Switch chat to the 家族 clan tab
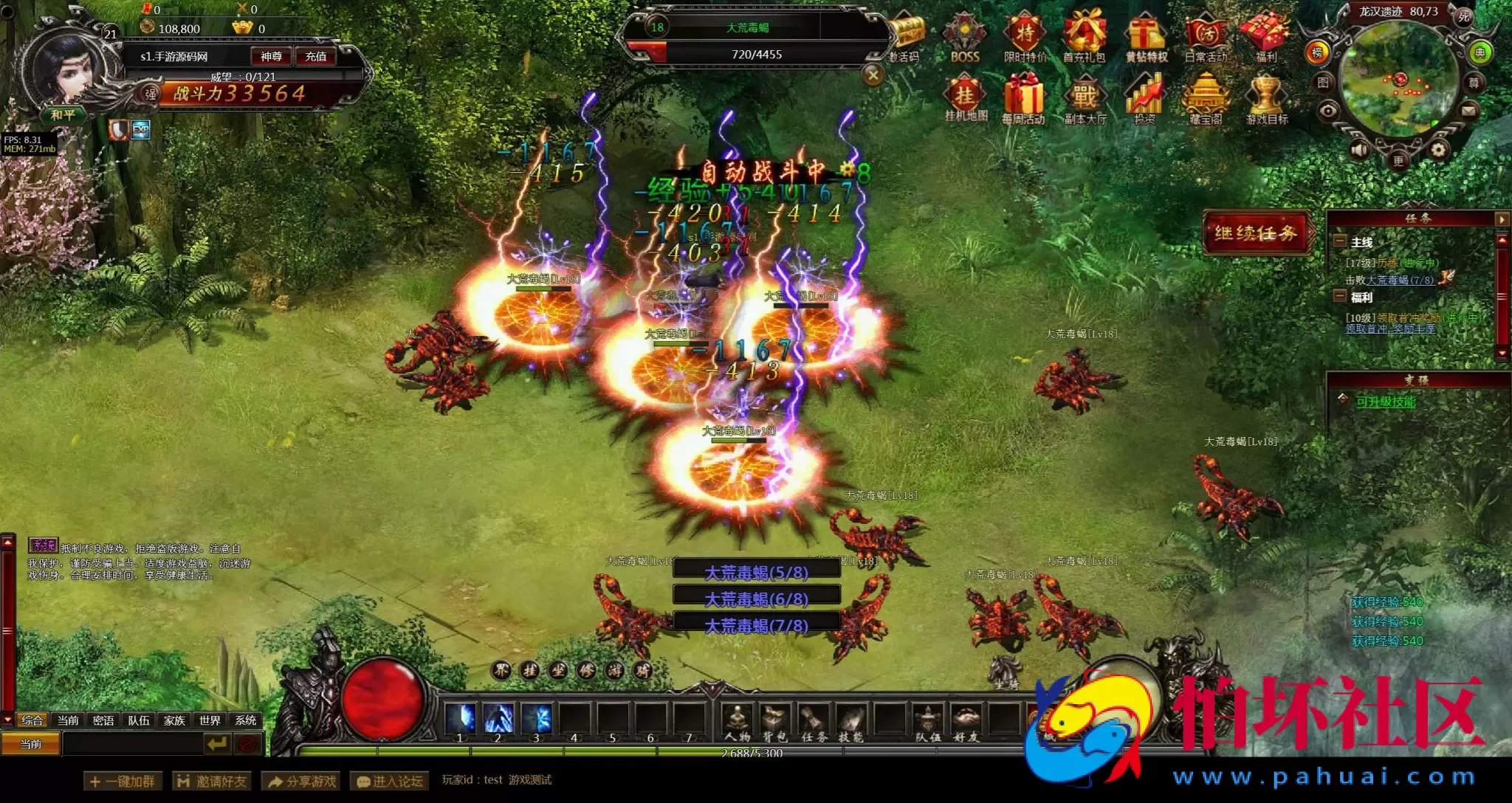Image resolution: width=1512 pixels, height=803 pixels. pyautogui.click(x=174, y=720)
